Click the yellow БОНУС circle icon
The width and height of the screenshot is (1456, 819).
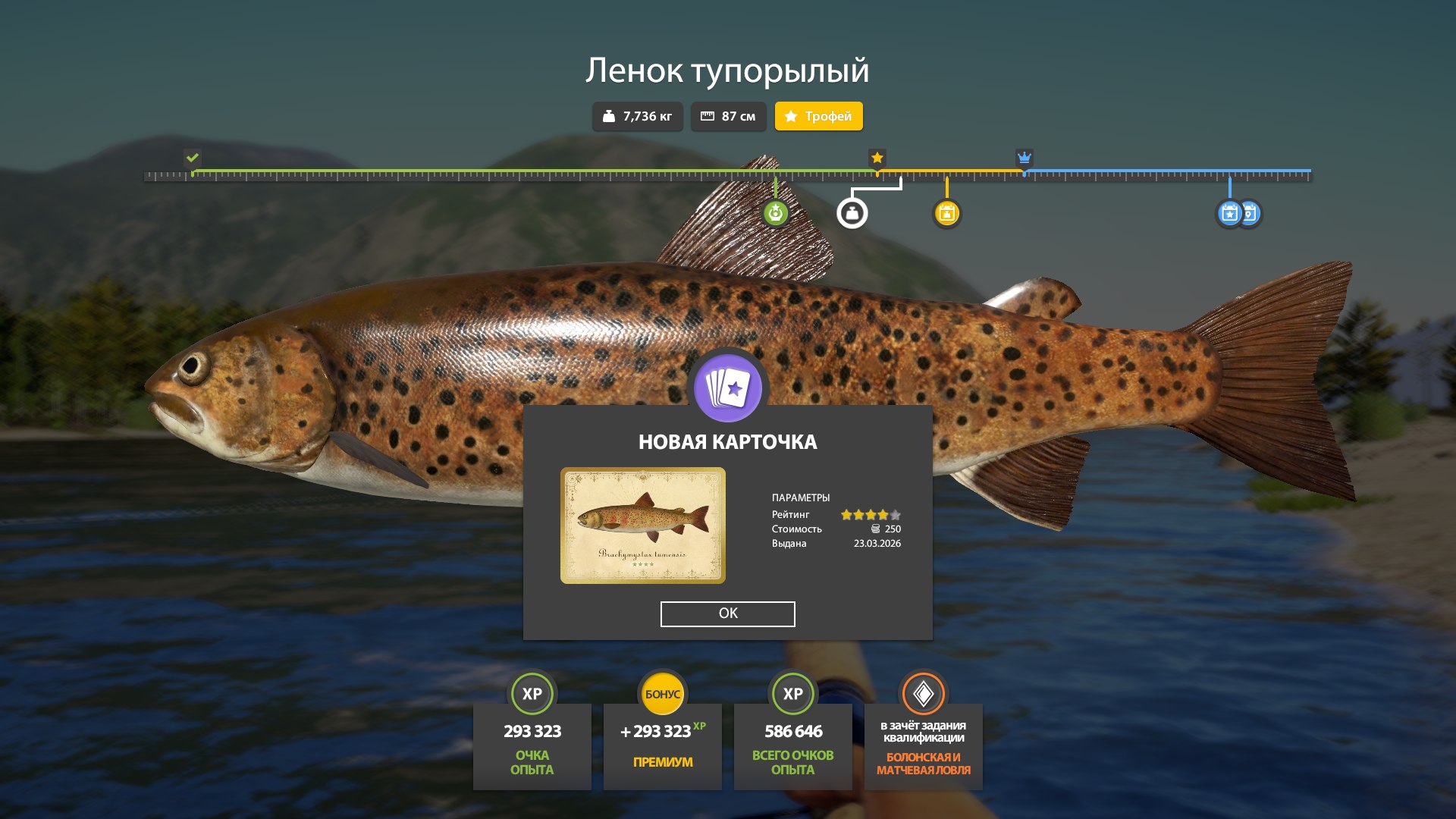coord(662,692)
